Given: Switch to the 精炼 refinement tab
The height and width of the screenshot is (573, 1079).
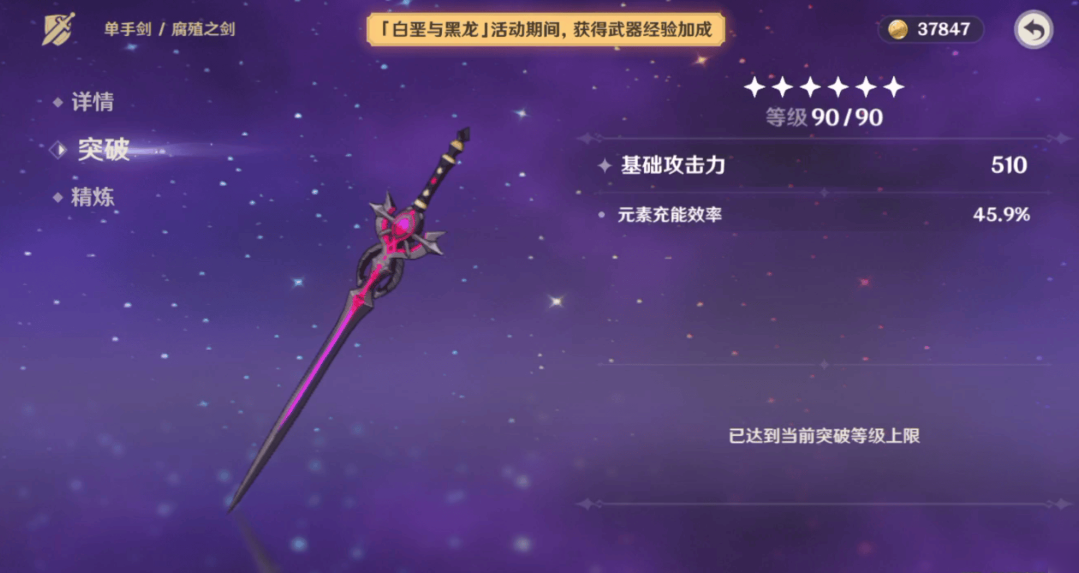Looking at the screenshot, I should point(91,197).
